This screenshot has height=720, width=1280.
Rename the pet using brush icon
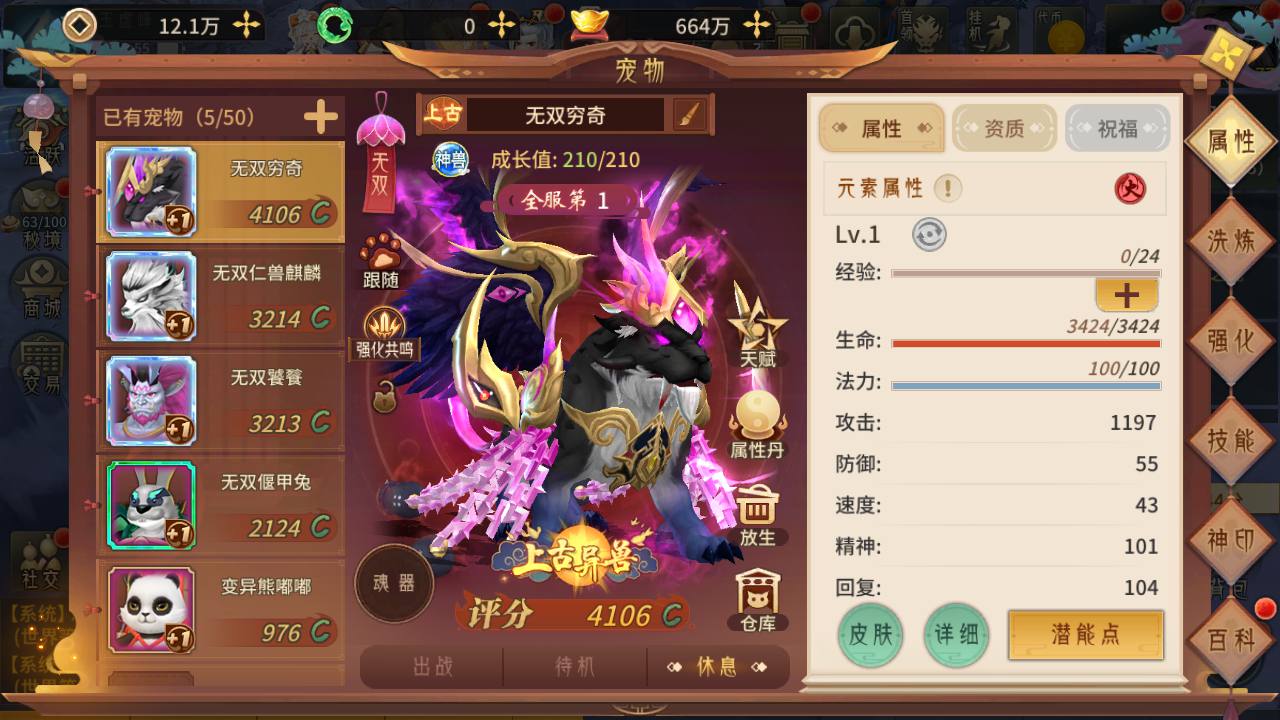689,115
